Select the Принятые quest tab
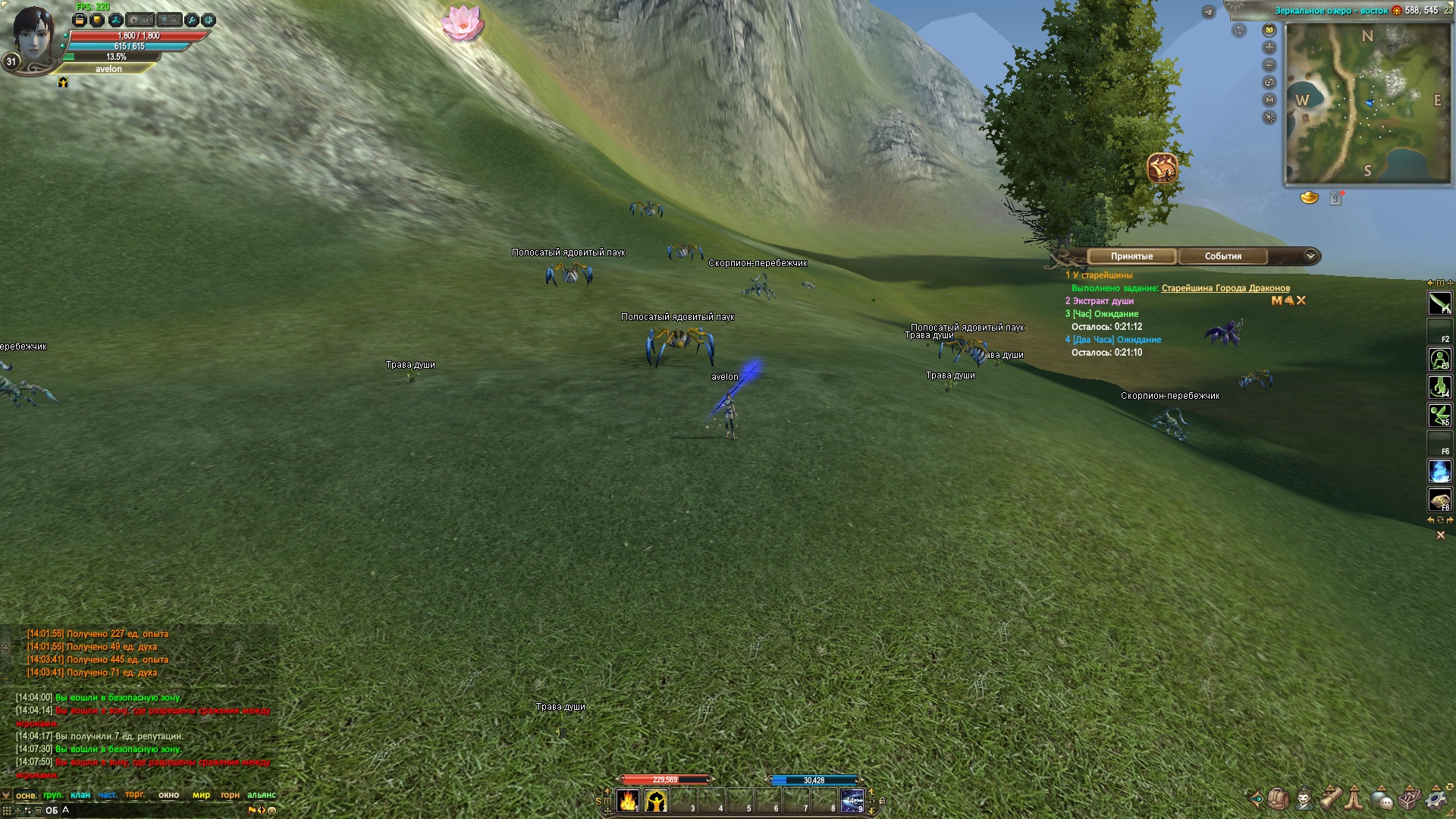 coord(1131,256)
